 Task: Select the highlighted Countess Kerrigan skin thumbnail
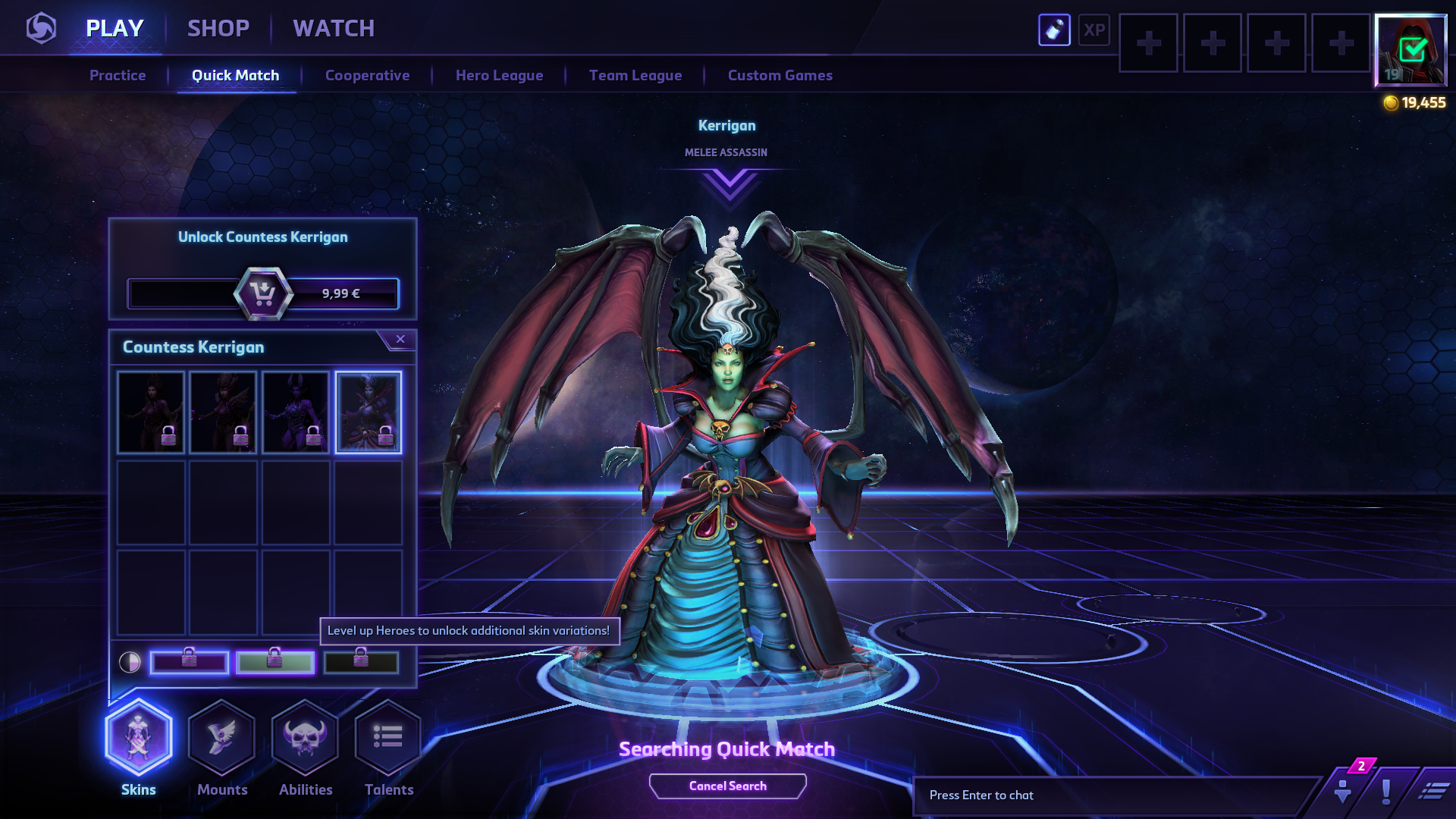pos(369,413)
